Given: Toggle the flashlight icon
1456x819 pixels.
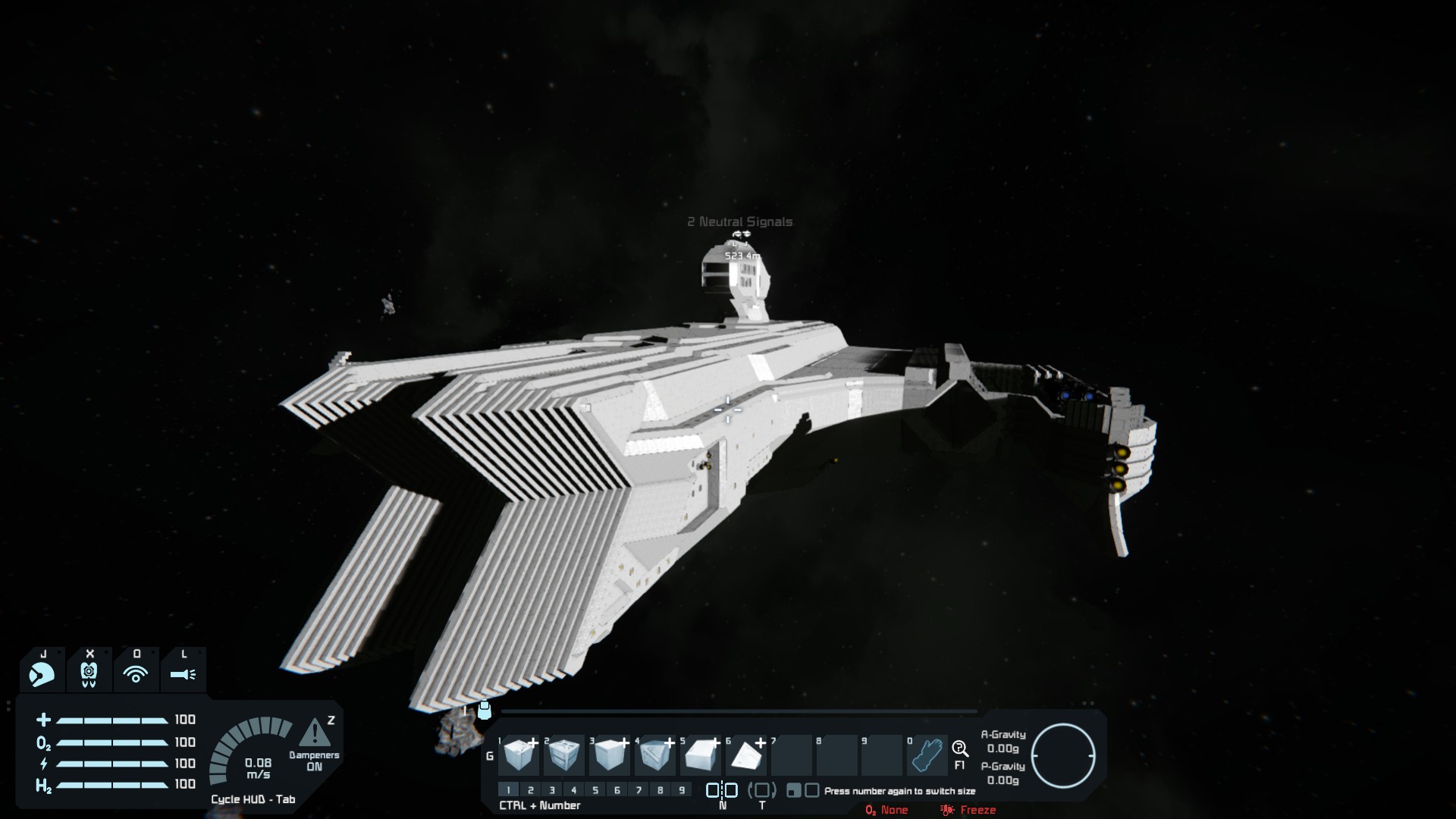Looking at the screenshot, I should coord(183,673).
